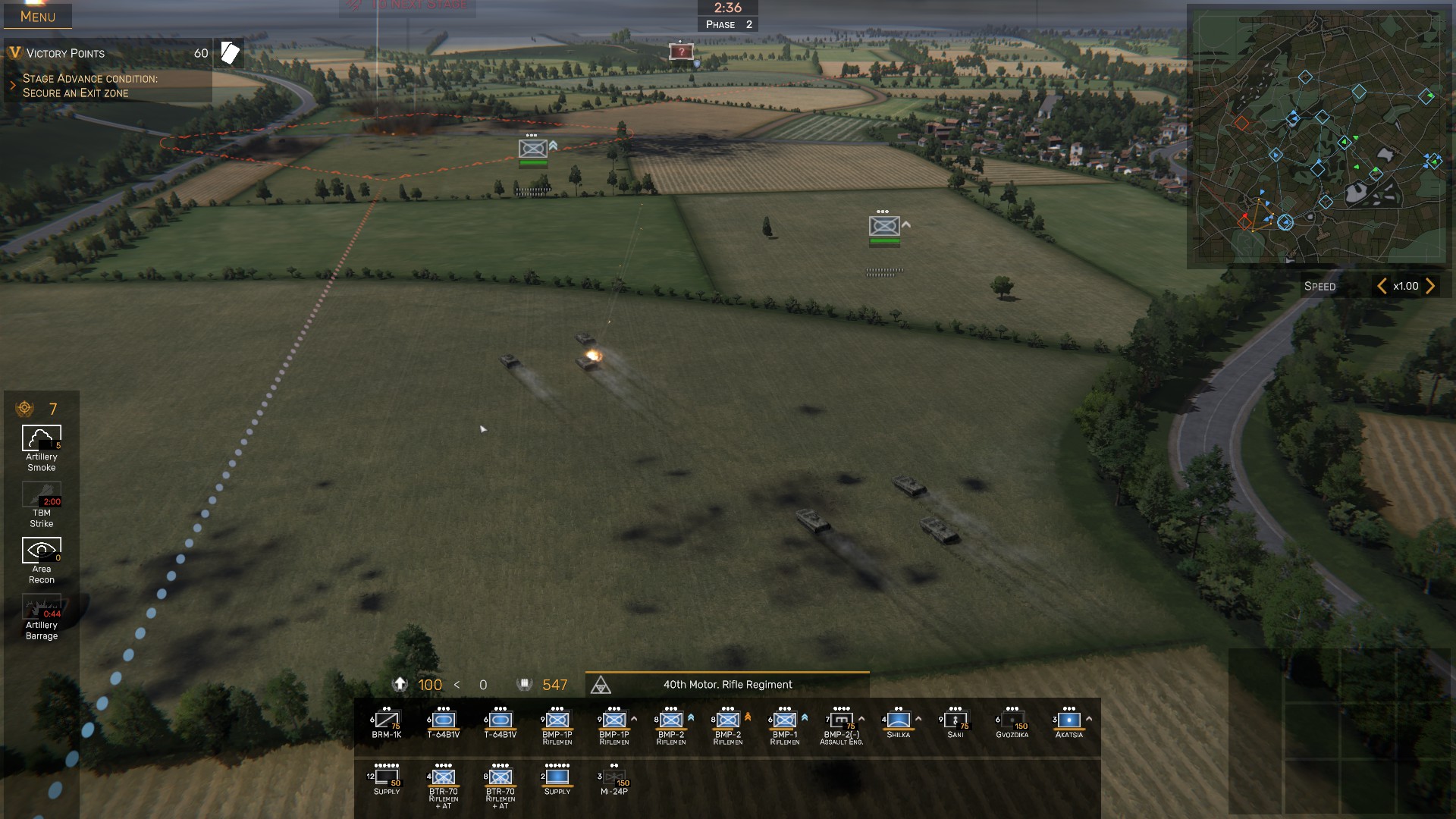Activate the Artillery Smoke ability
This screenshot has width=1456, height=819.
42,439
